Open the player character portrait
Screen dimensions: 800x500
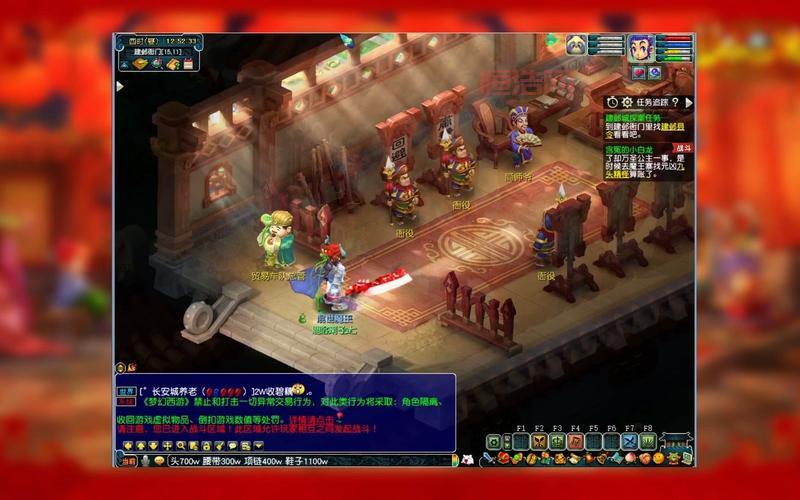(640, 47)
